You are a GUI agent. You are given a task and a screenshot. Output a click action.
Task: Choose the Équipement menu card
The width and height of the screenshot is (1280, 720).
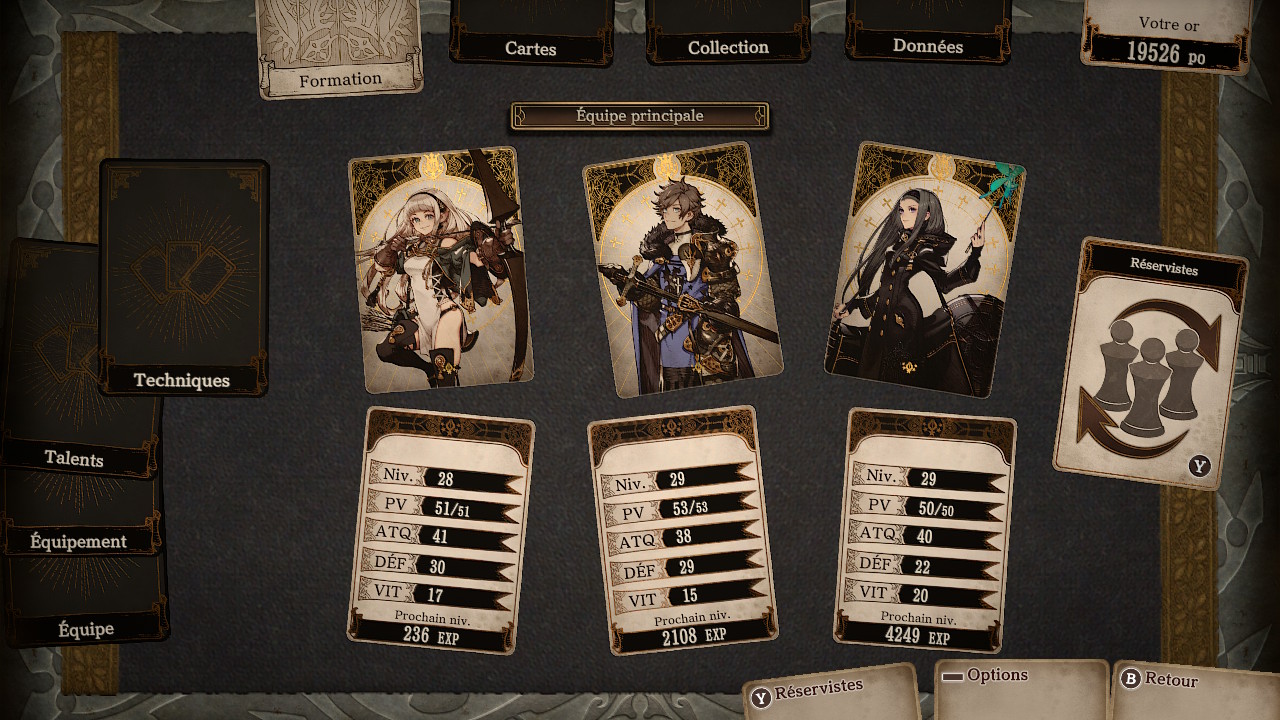pyautogui.click(x=79, y=541)
